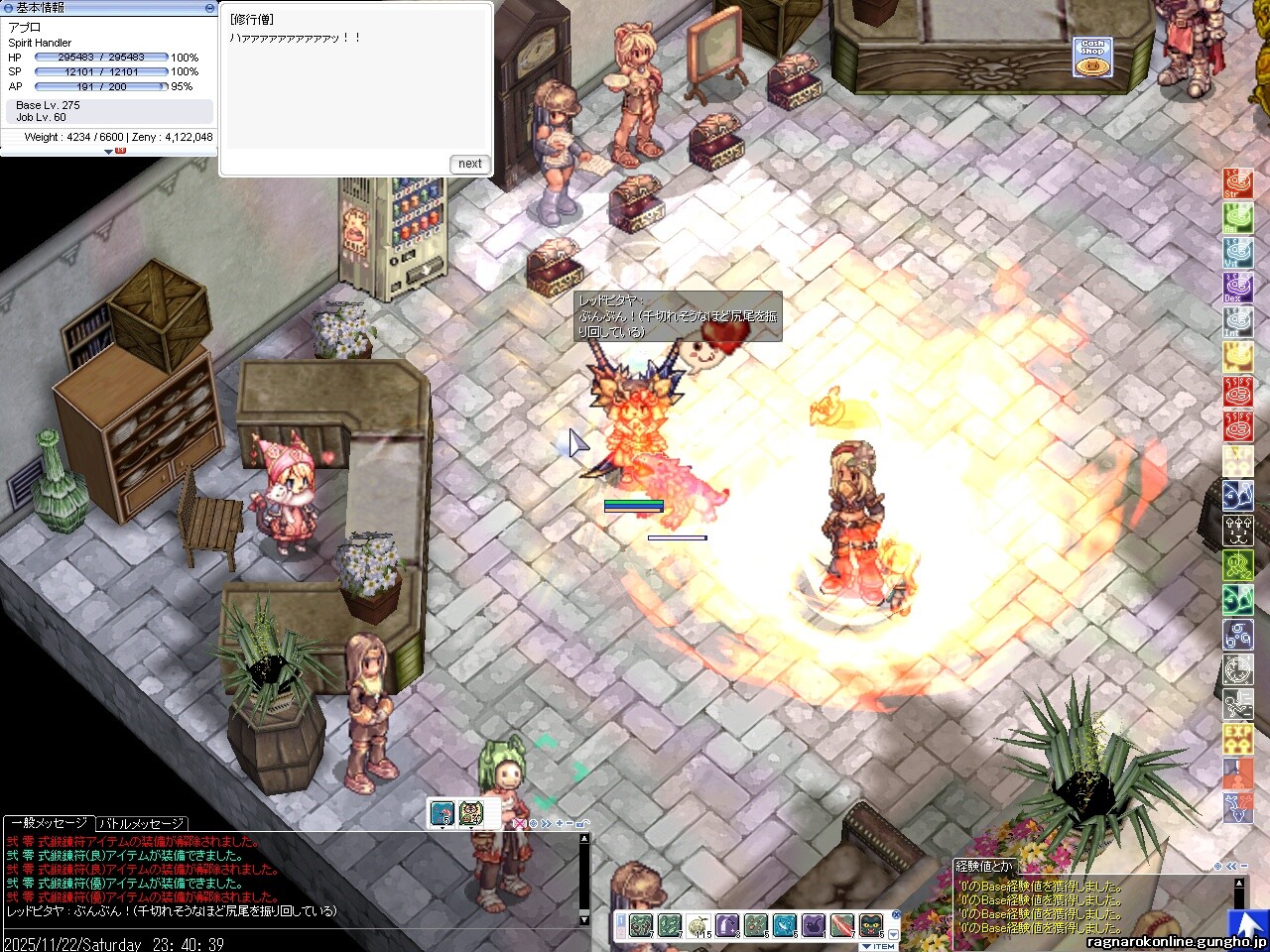The height and width of the screenshot is (952, 1270).
Task: Select the 一般メッセージ chat tab
Action: (49, 823)
